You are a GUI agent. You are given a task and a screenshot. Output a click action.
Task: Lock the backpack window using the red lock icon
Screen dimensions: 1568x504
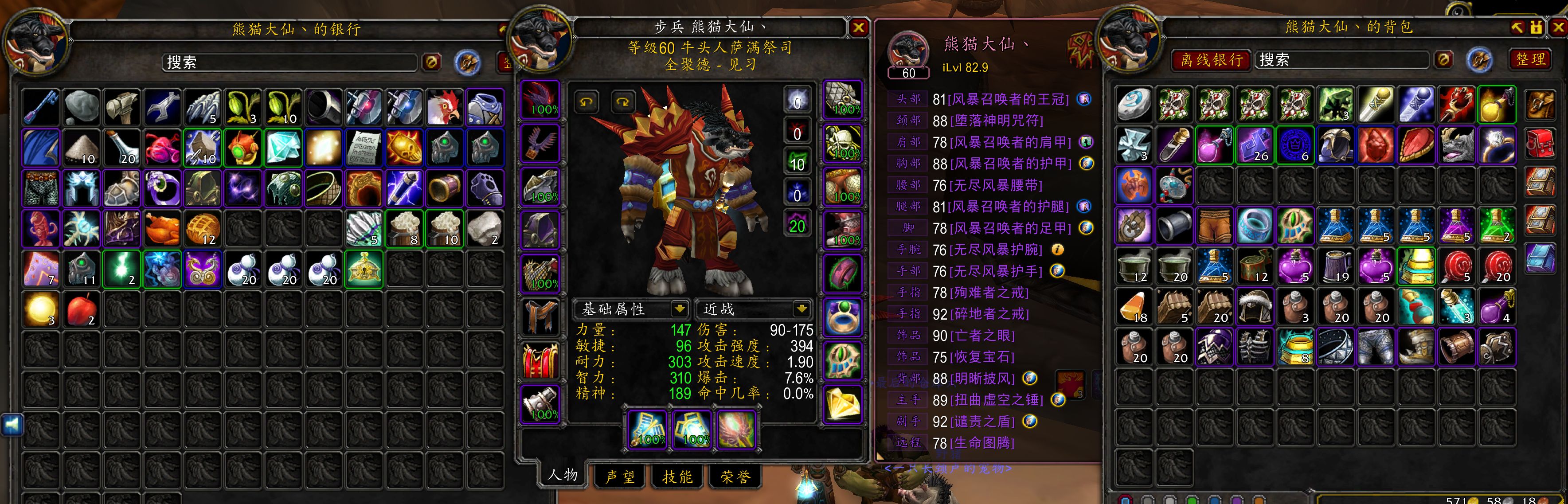coord(1537,27)
